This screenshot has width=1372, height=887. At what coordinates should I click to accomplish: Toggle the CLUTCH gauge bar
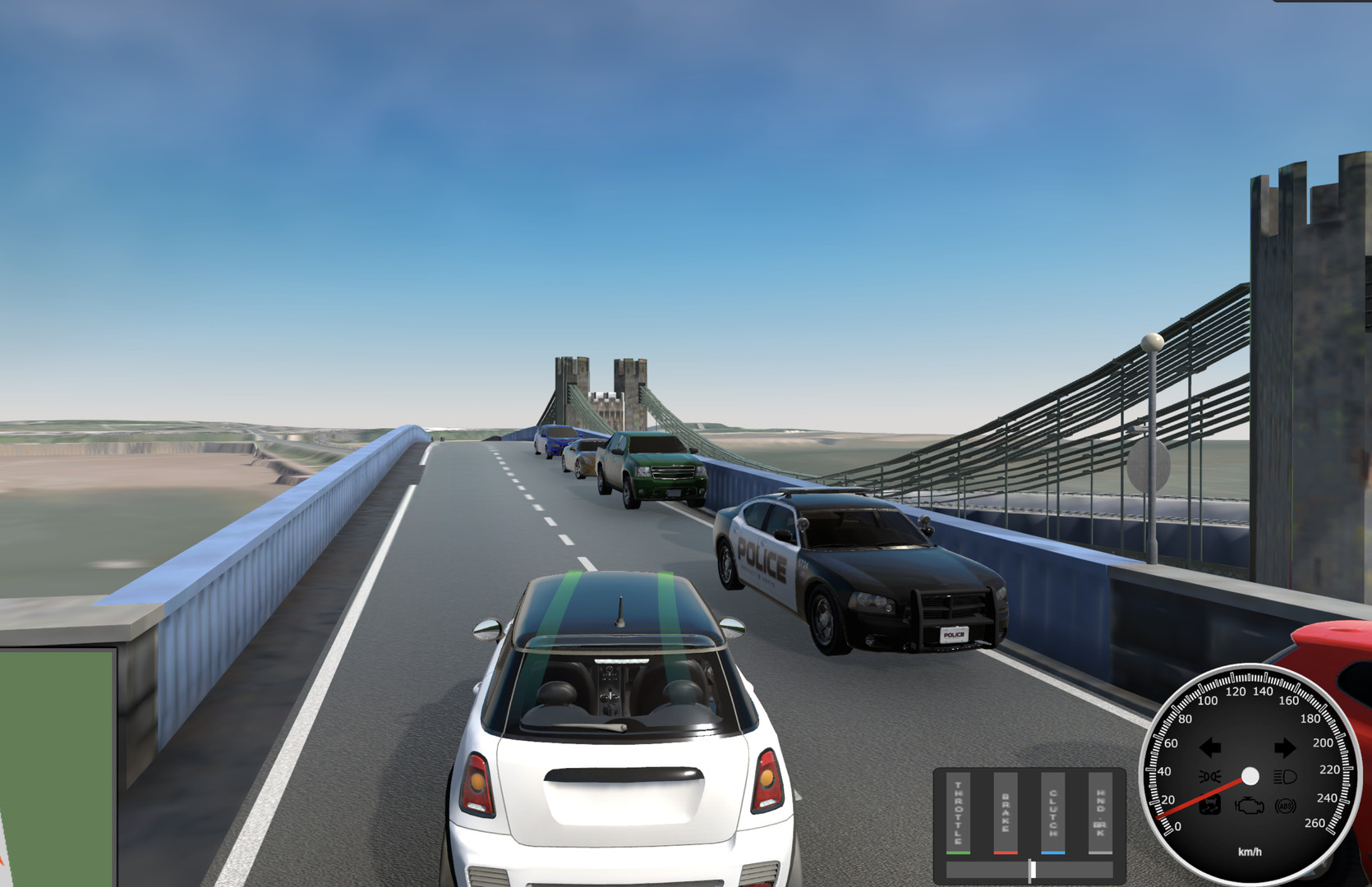click(x=1053, y=813)
